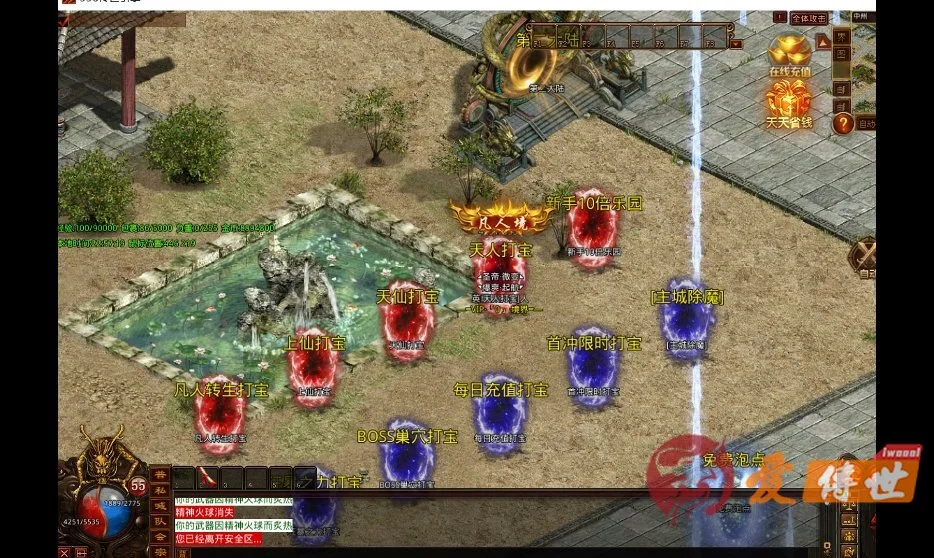Switch to the 队 team chat channel

click(160, 521)
